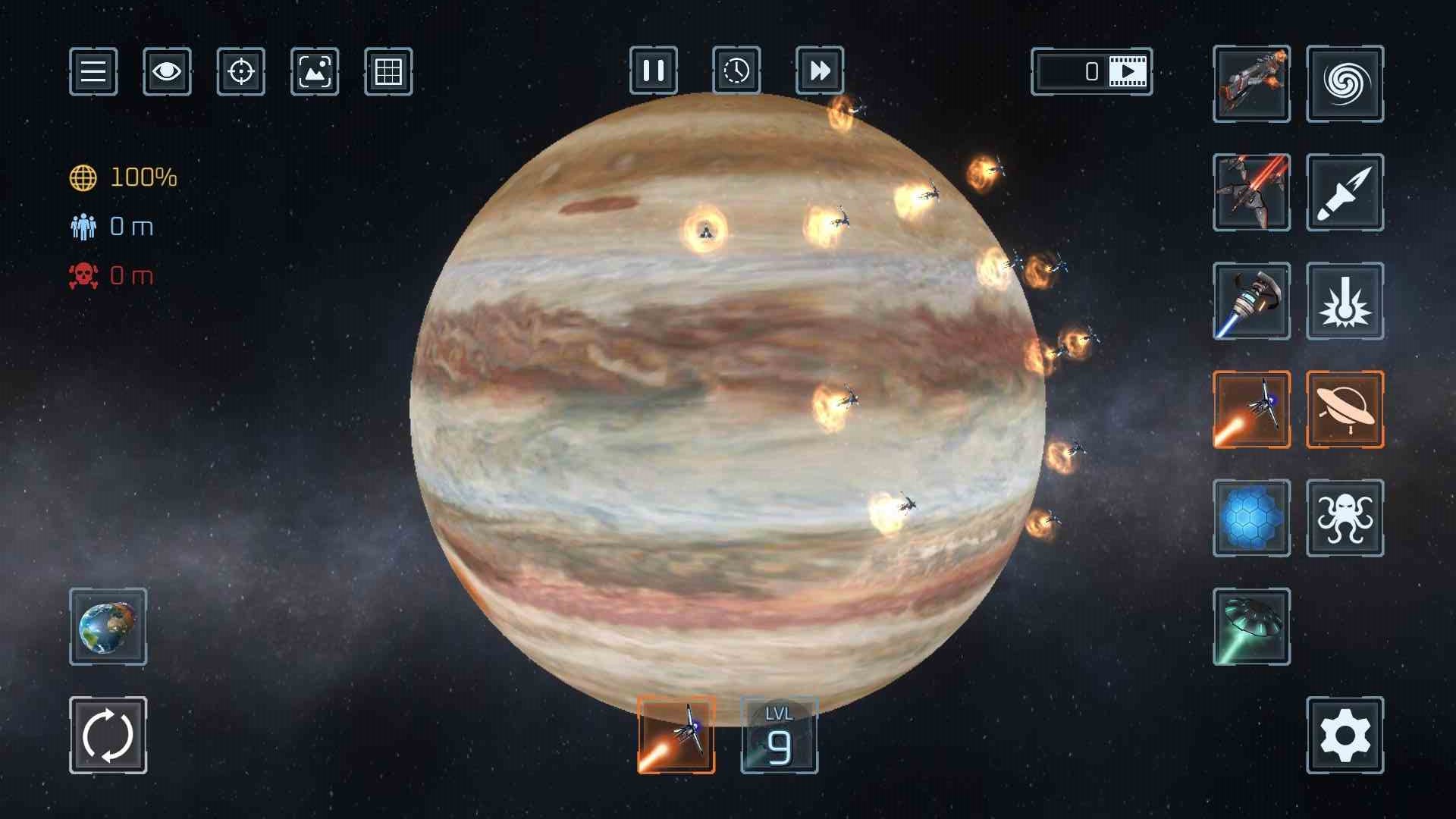Open the planet selection menu
Screen dimensions: 1456x819
(x=108, y=627)
